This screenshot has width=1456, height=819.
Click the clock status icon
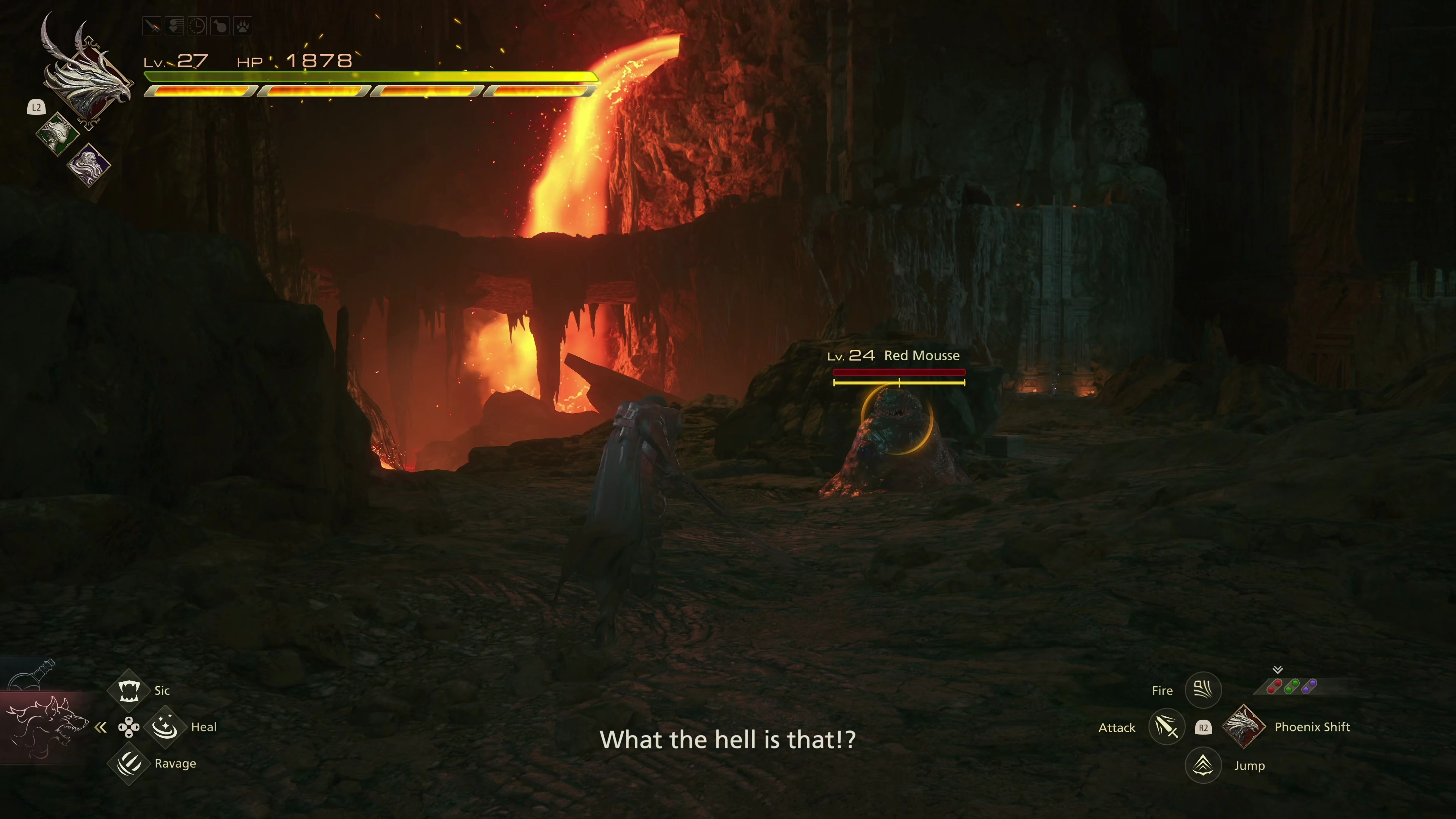pos(197,26)
